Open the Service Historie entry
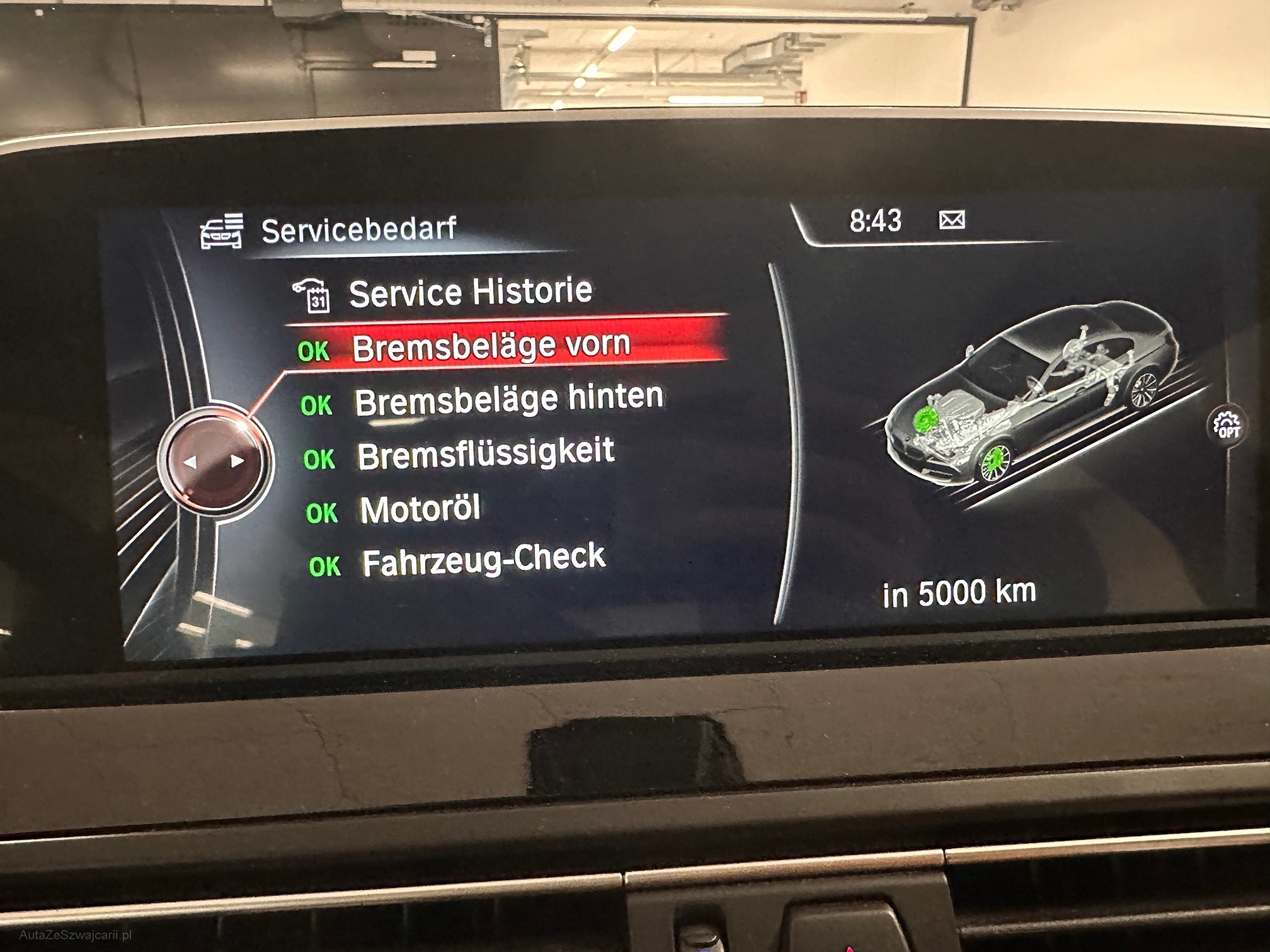 (470, 293)
